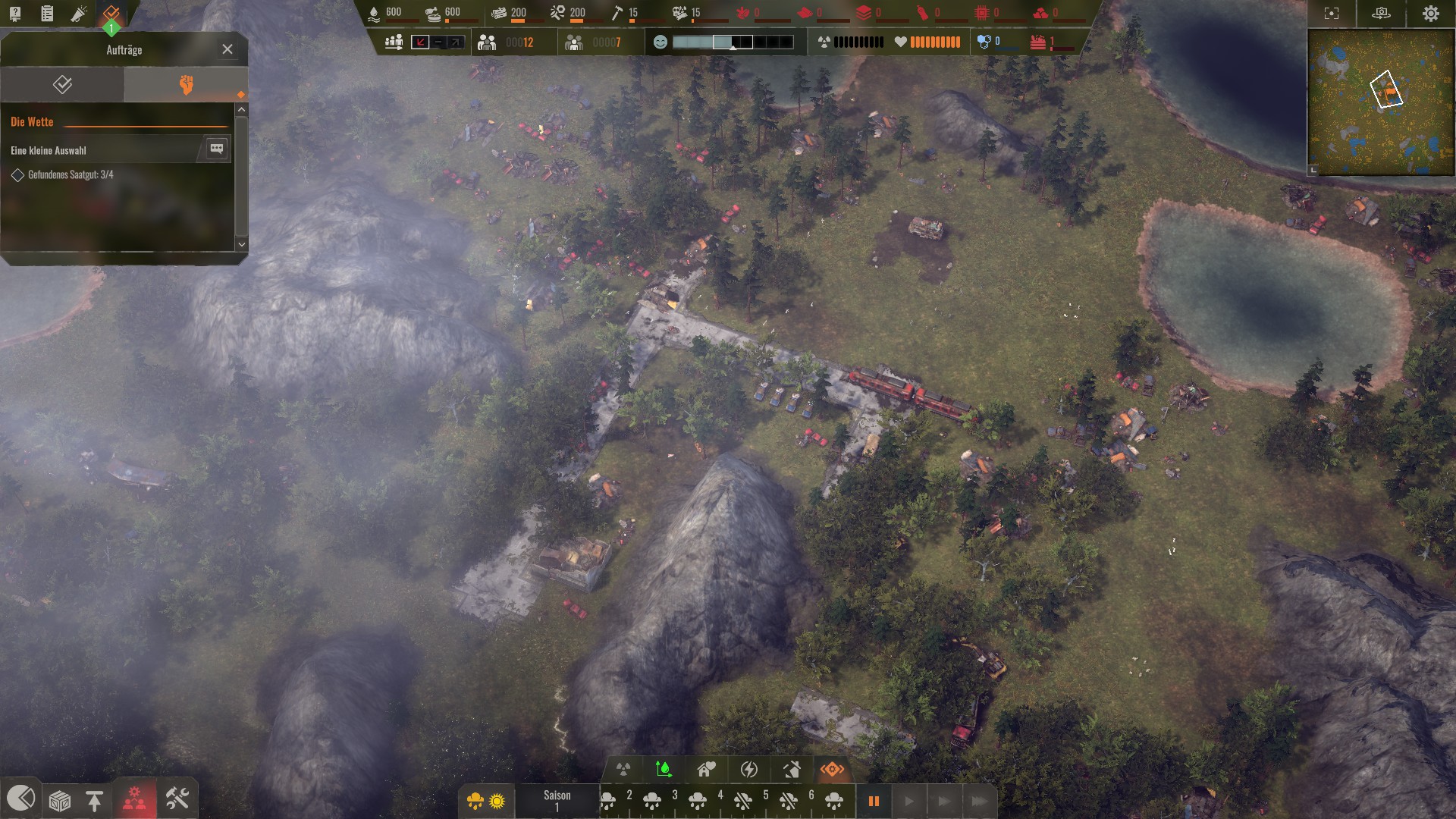
Task: Click the rotating camera button
Action: pos(1381,14)
